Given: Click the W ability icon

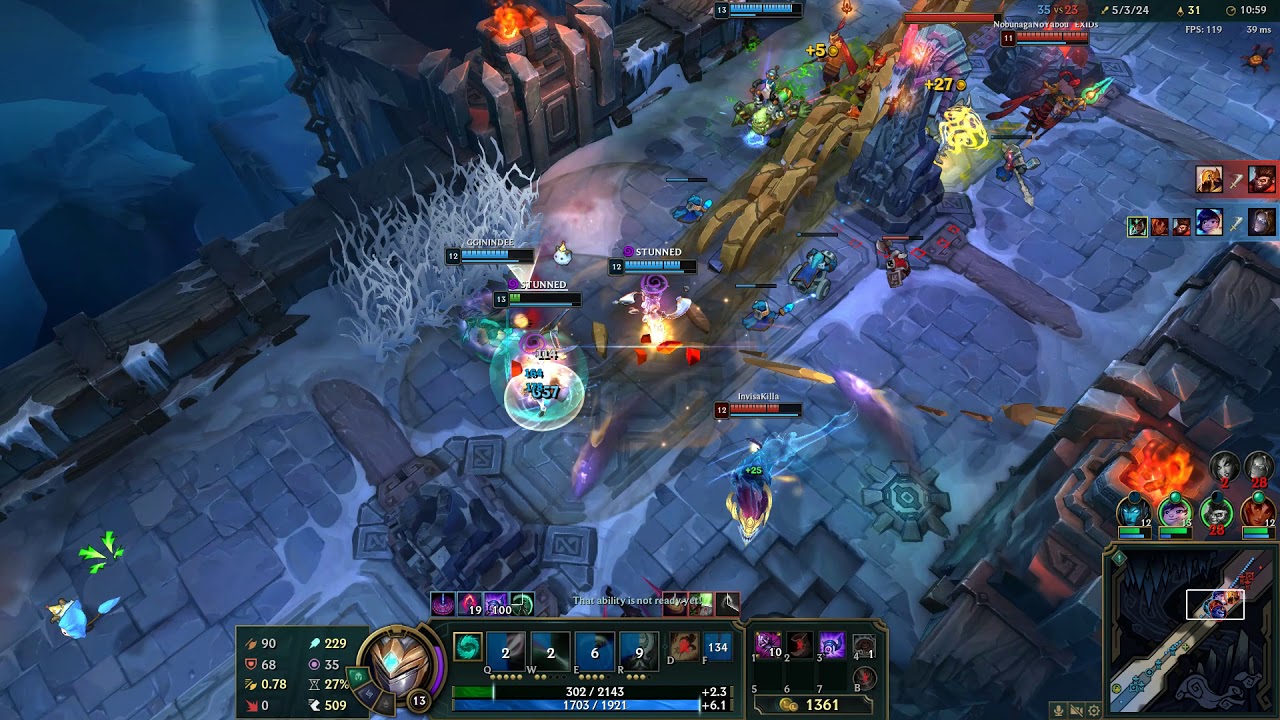Looking at the screenshot, I should pos(548,649).
